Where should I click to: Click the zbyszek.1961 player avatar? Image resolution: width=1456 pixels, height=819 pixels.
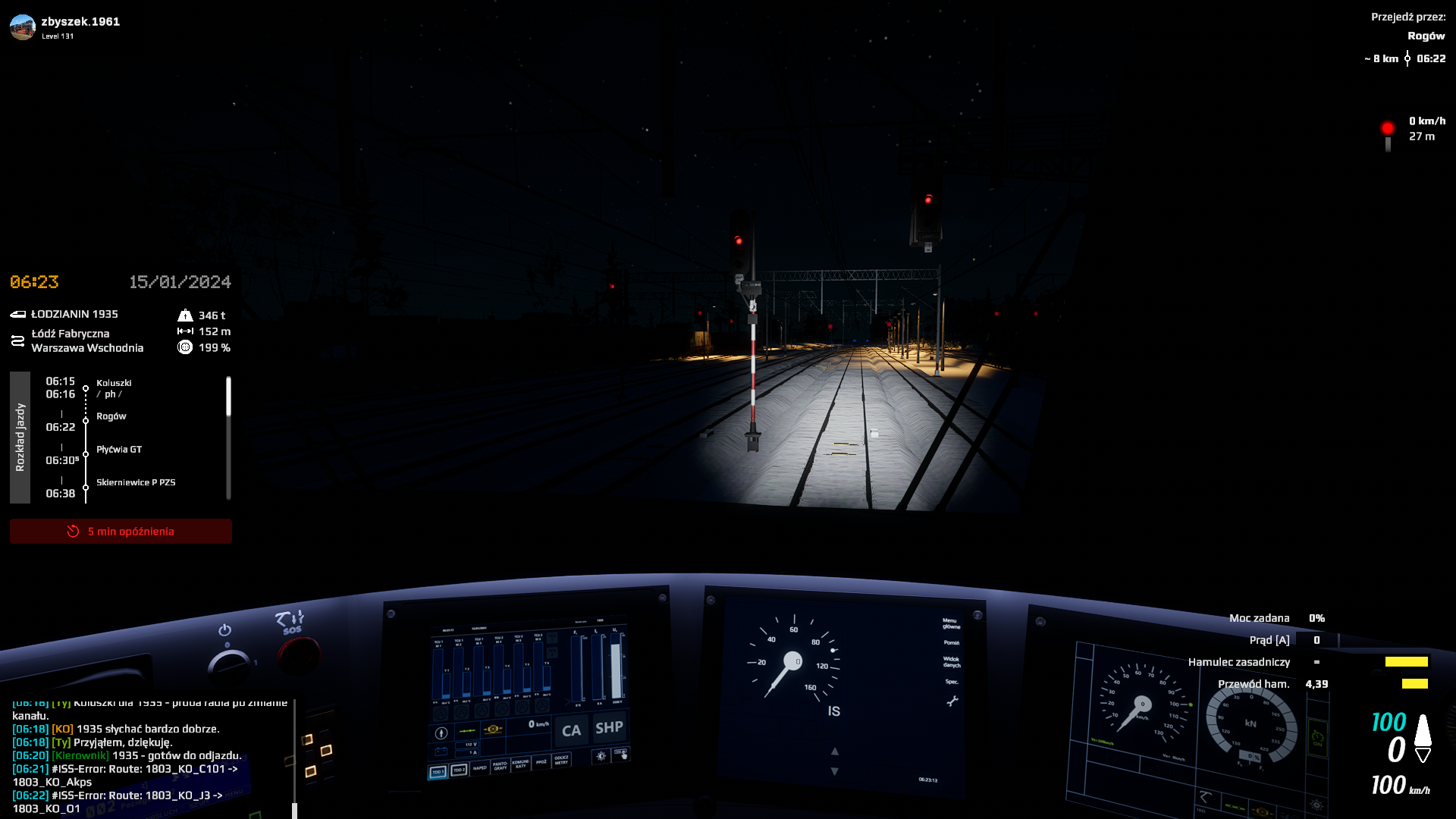click(x=23, y=27)
